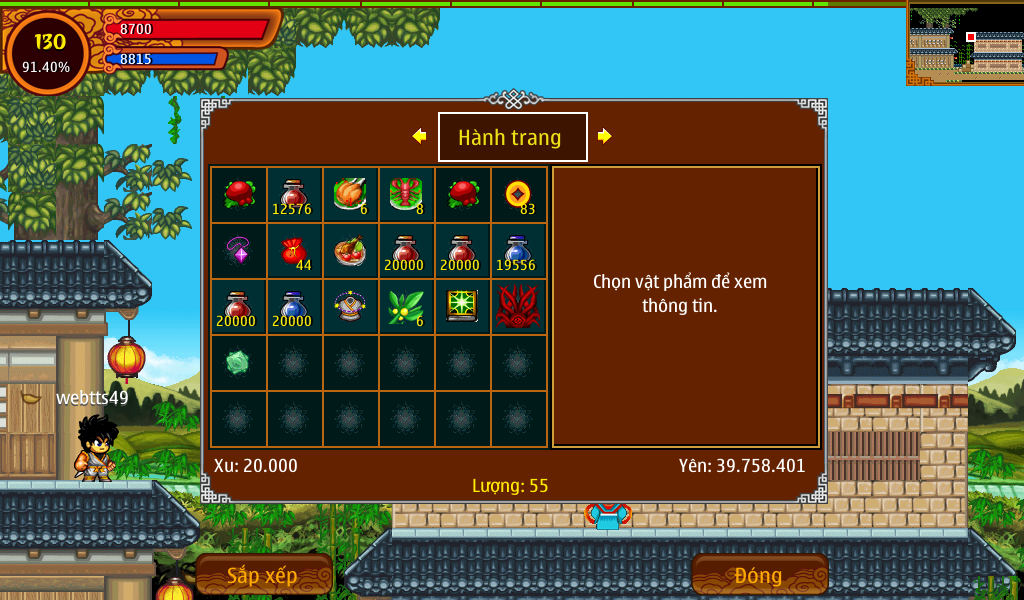Choose the red demon mask item
This screenshot has width=1024, height=600.
click(x=518, y=307)
